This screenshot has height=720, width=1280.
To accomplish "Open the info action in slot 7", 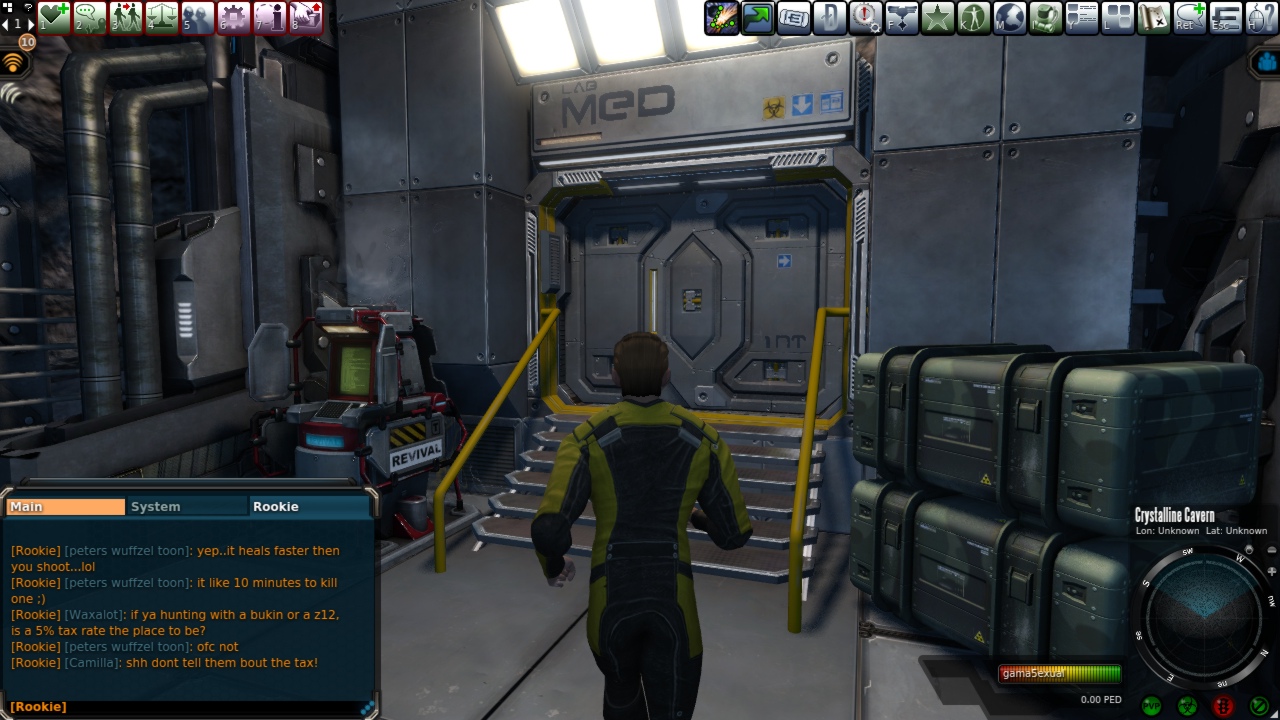I will click(270, 17).
